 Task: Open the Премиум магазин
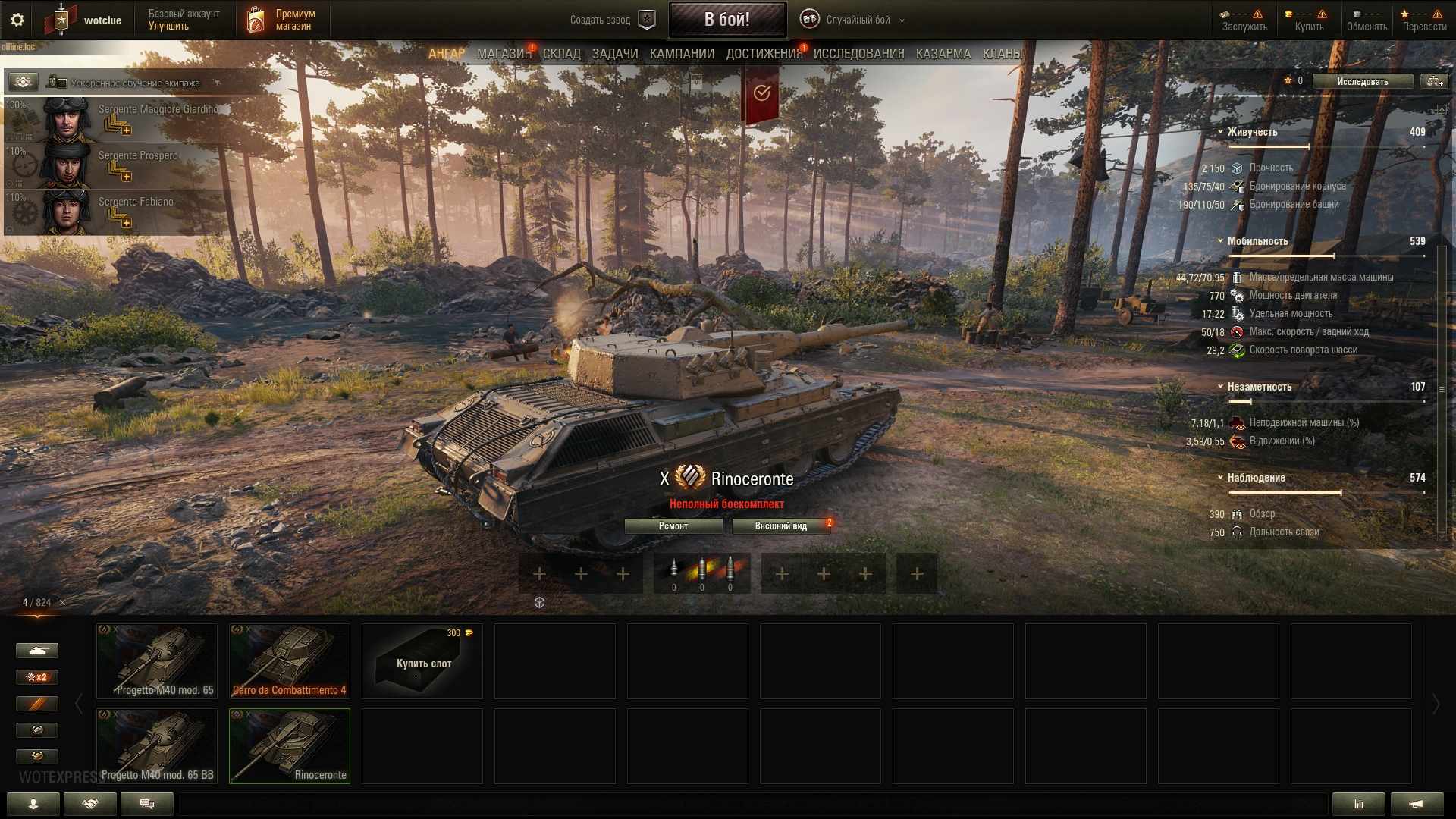pyautogui.click(x=282, y=20)
